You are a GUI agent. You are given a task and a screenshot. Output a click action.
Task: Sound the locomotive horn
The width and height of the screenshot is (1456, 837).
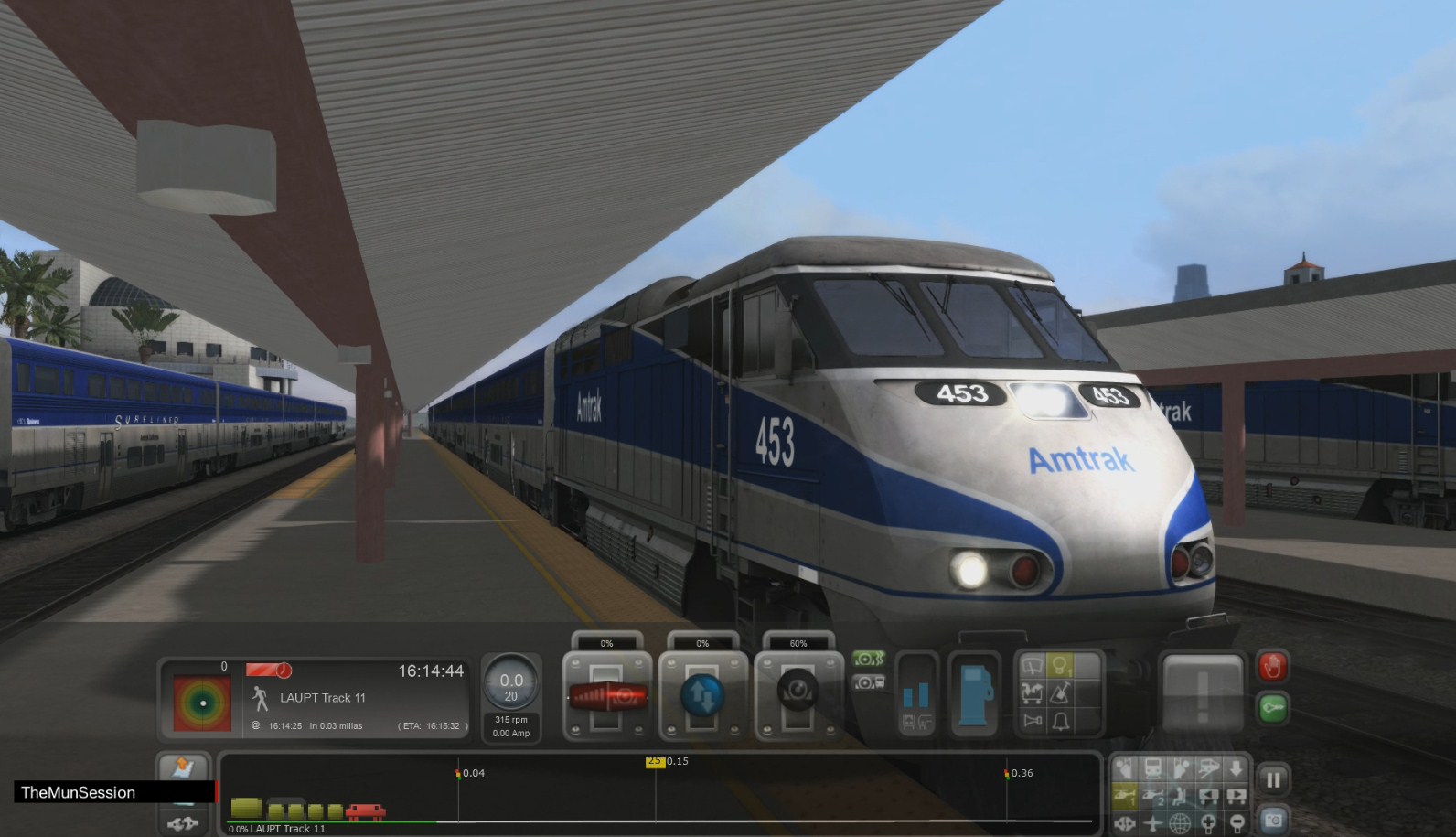pyautogui.click(x=1032, y=721)
